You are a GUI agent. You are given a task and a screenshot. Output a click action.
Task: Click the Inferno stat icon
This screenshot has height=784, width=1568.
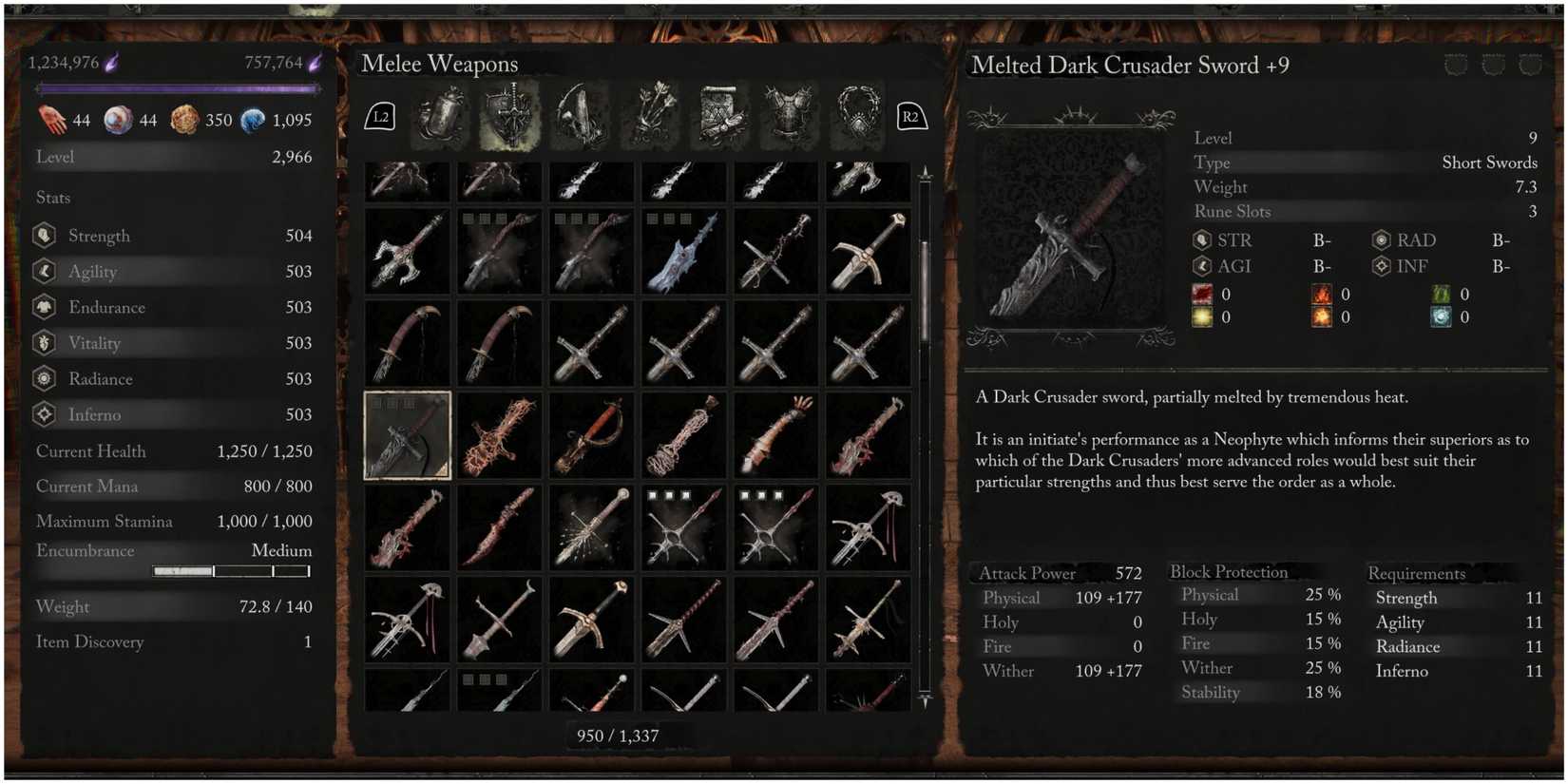click(44, 414)
